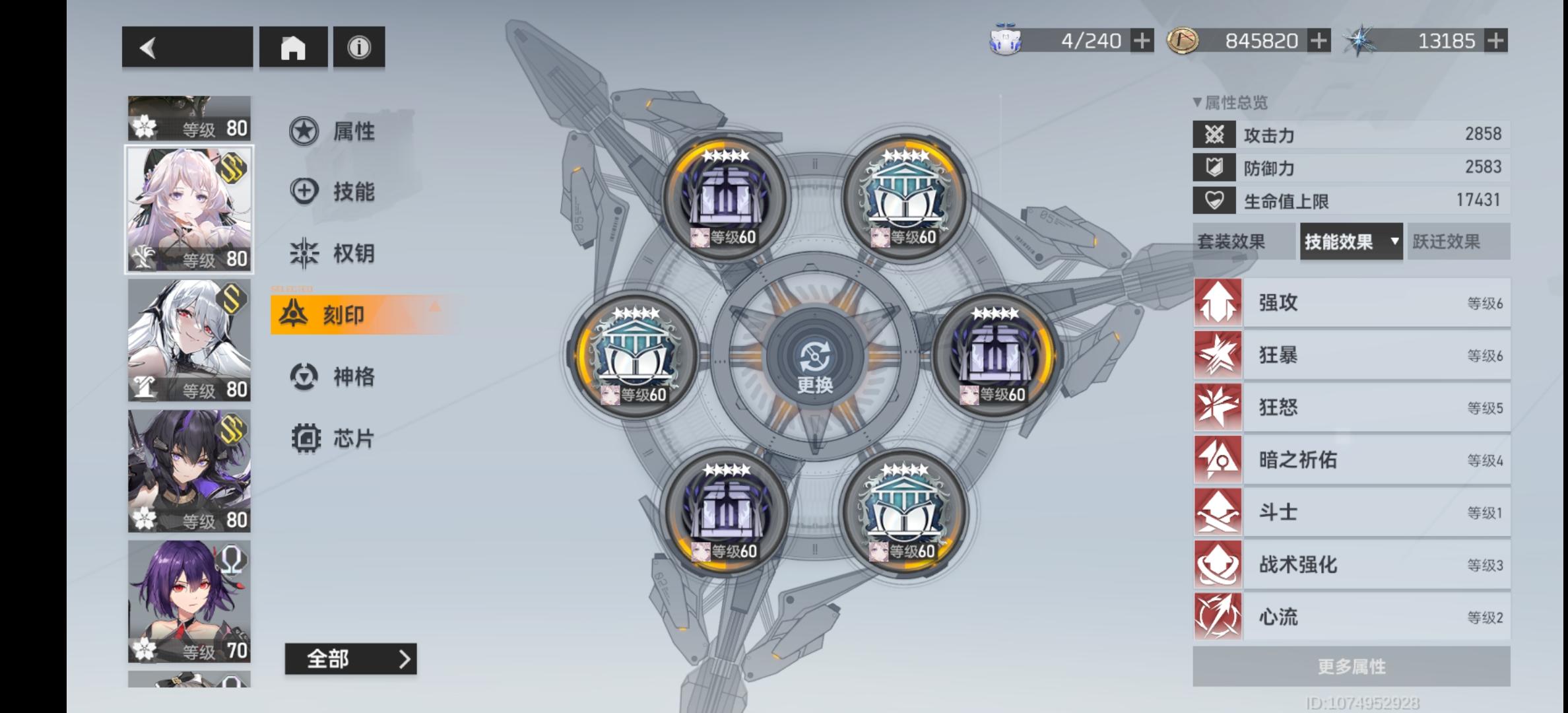Click the plus next to the 845820 currency
1568x713 pixels.
click(1319, 41)
